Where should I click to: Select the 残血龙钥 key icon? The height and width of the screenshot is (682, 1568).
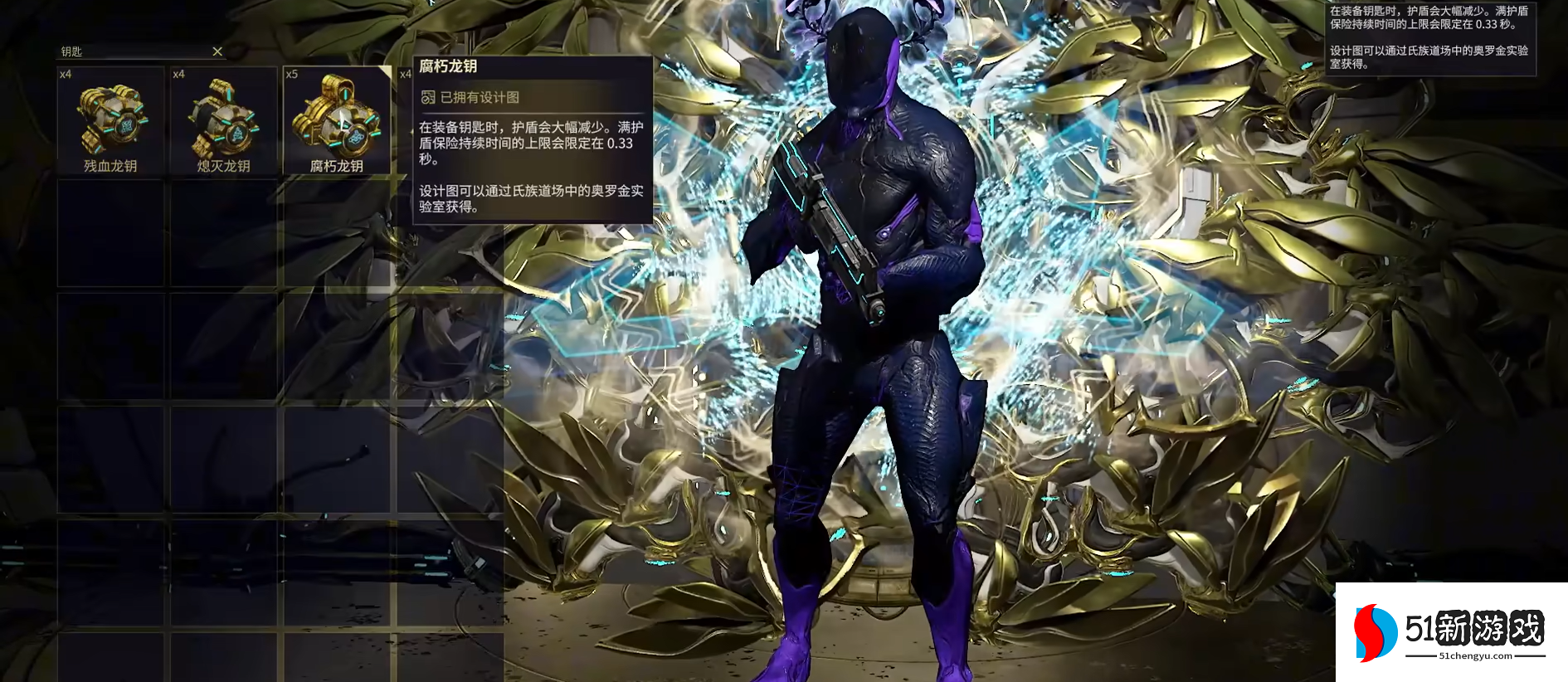click(111, 120)
